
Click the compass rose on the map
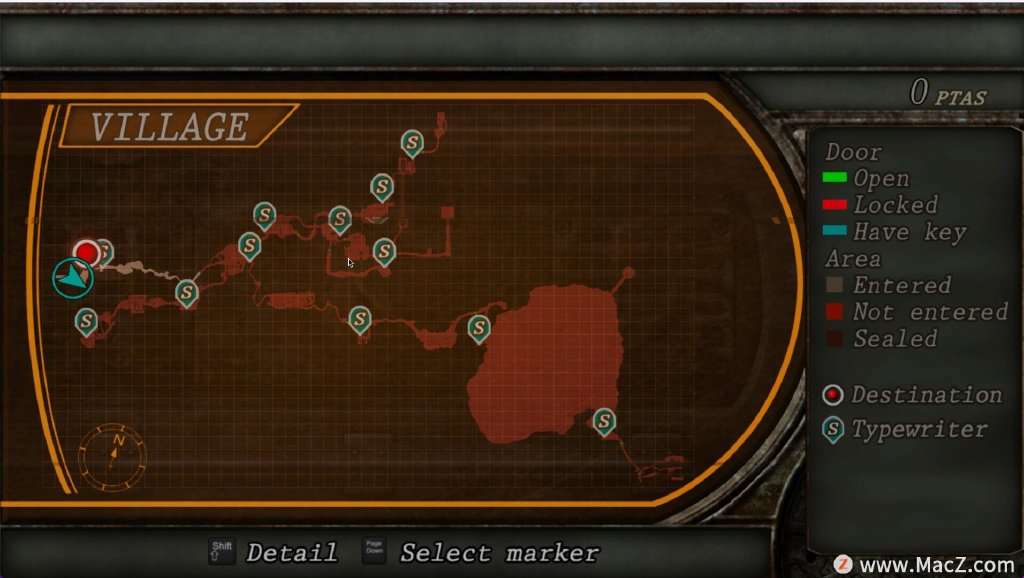tap(113, 456)
